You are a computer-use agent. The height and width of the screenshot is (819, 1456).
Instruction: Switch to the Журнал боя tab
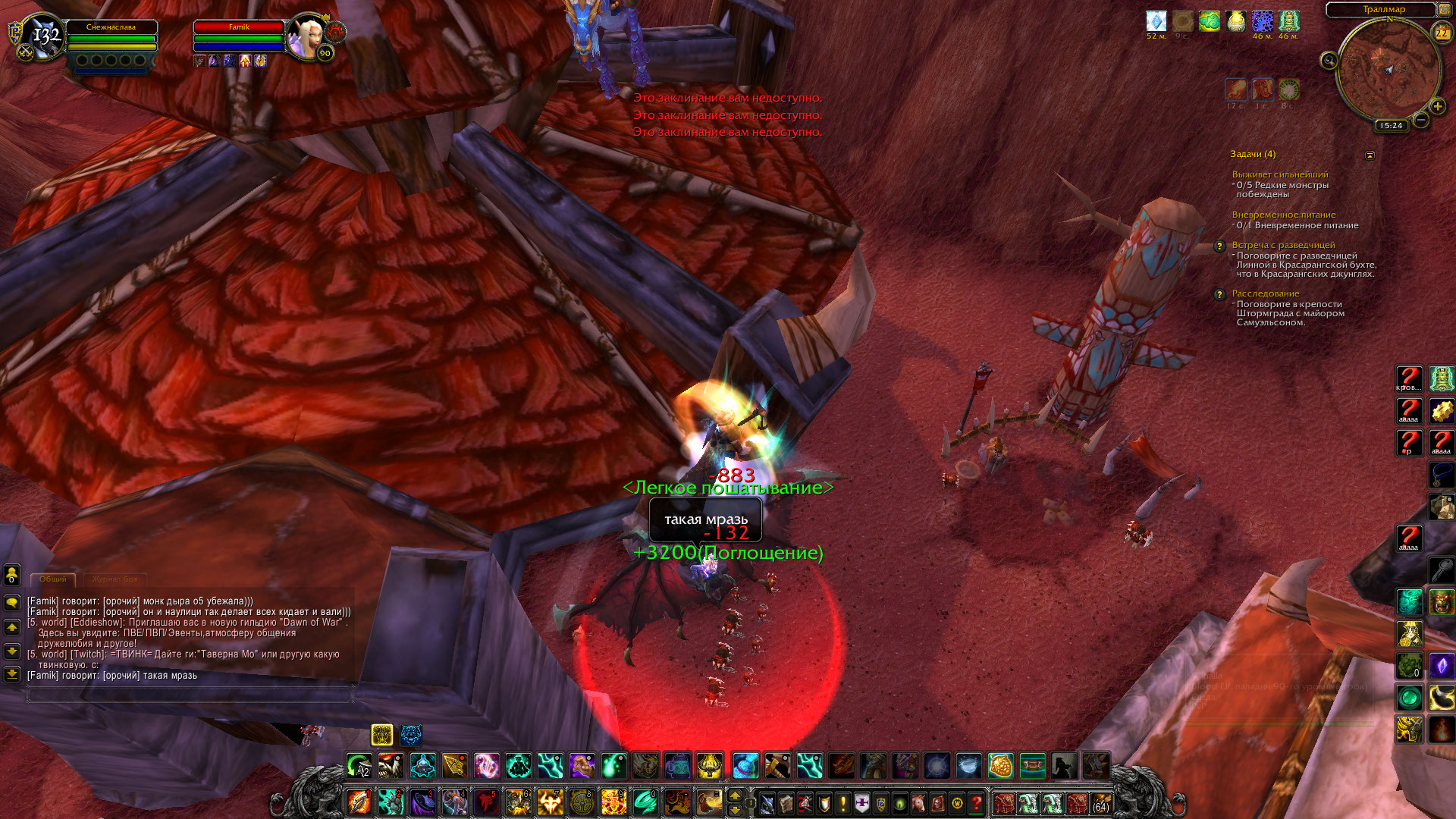point(115,579)
